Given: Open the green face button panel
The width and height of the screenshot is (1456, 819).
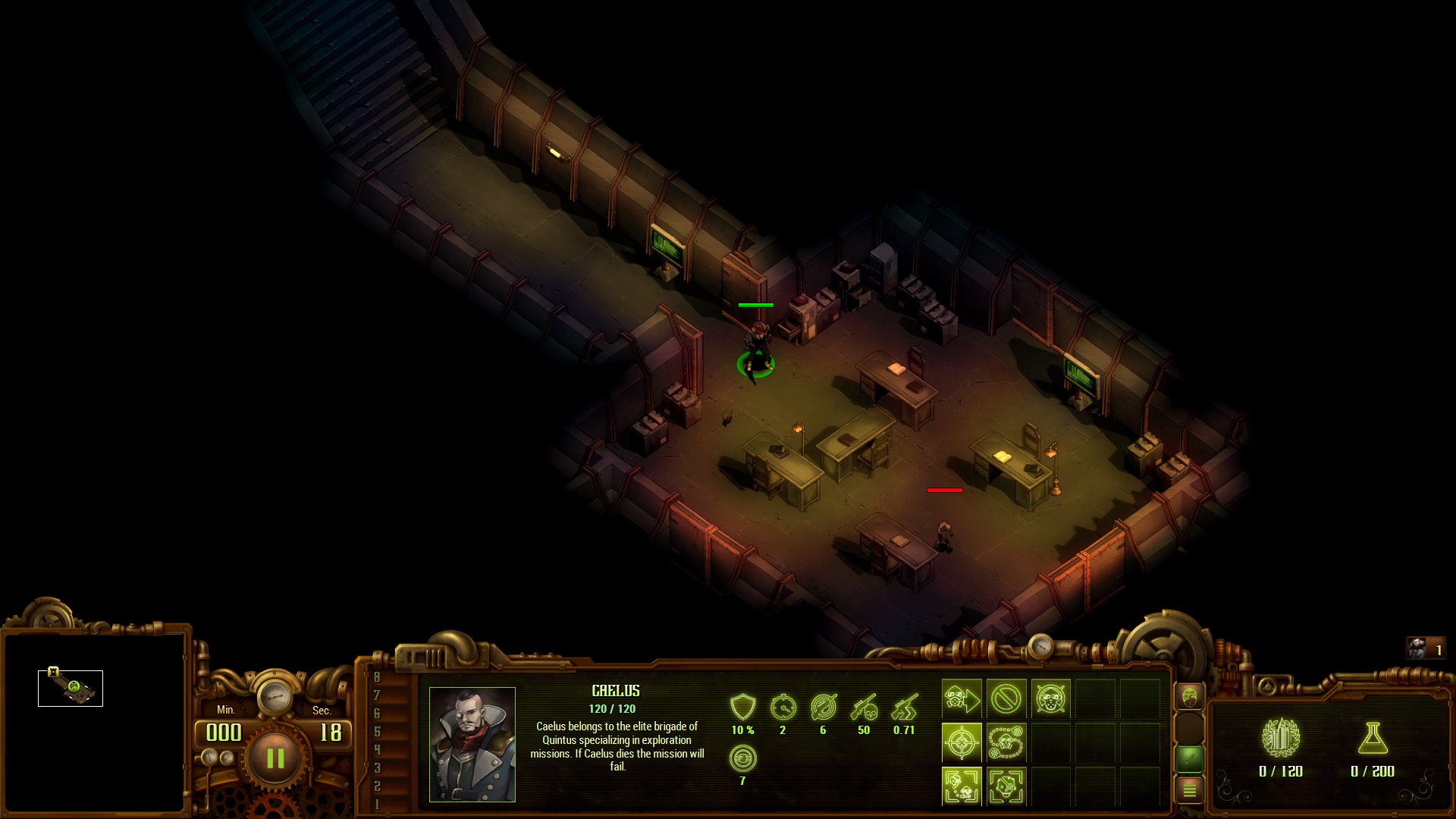Looking at the screenshot, I should click(x=1189, y=695).
